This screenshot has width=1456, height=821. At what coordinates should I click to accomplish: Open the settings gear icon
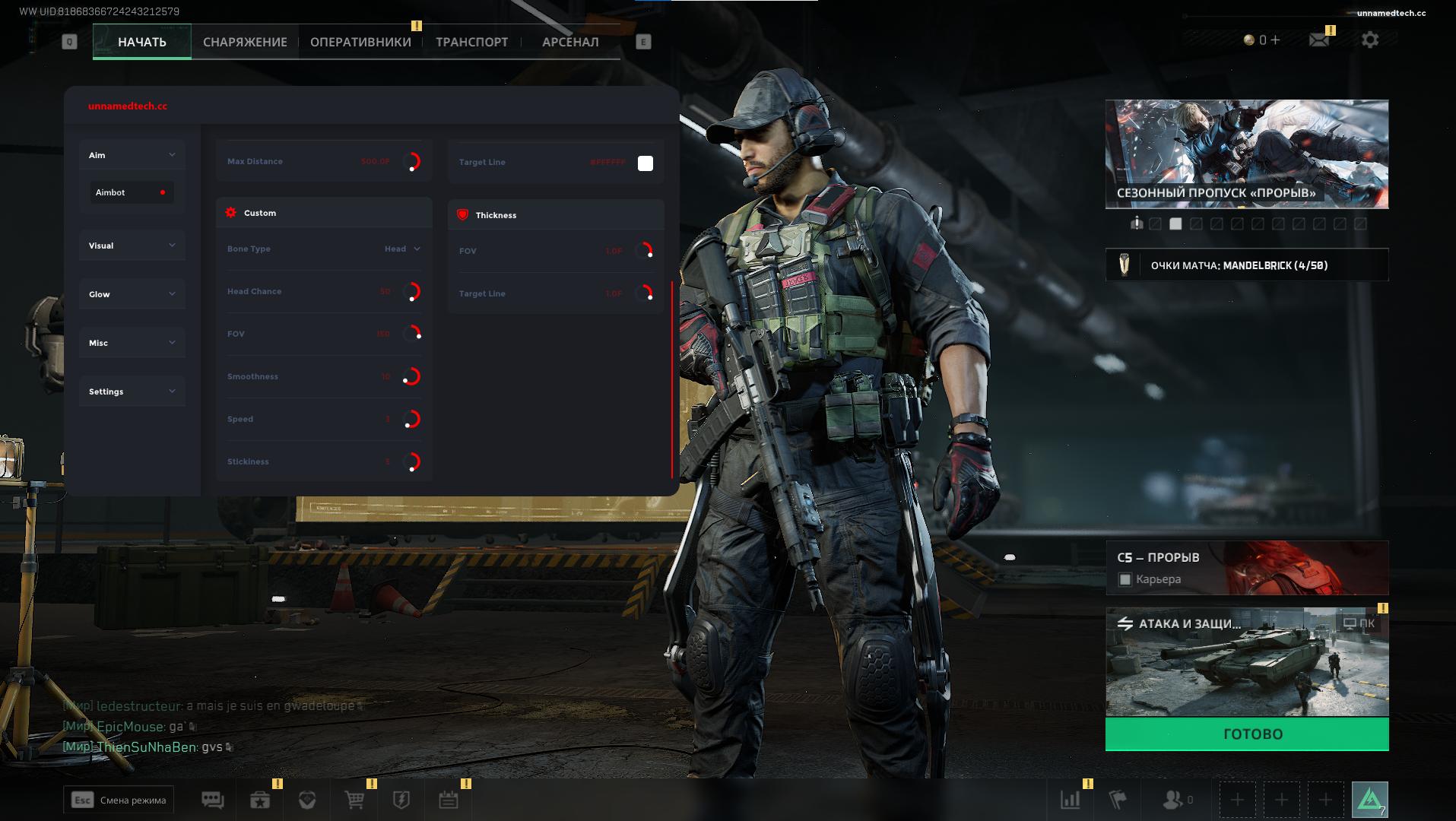1369,40
